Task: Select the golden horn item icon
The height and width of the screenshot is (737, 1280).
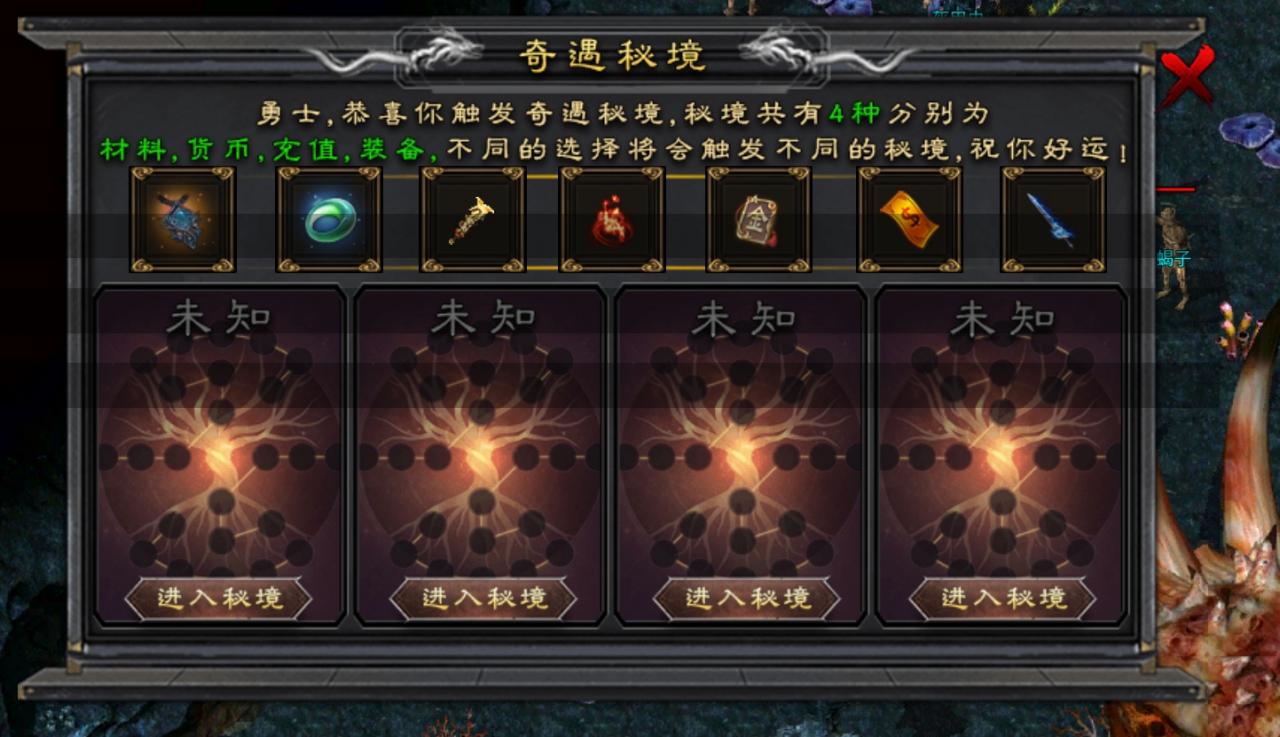Action: pos(472,218)
